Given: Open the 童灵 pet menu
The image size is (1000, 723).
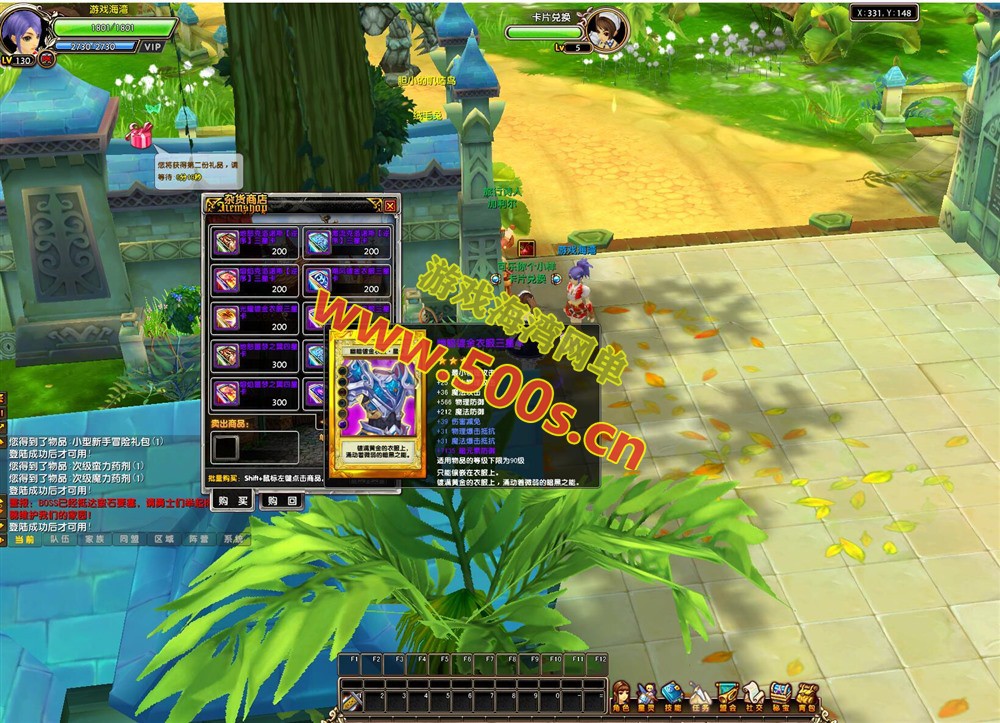Looking at the screenshot, I should [x=647, y=694].
